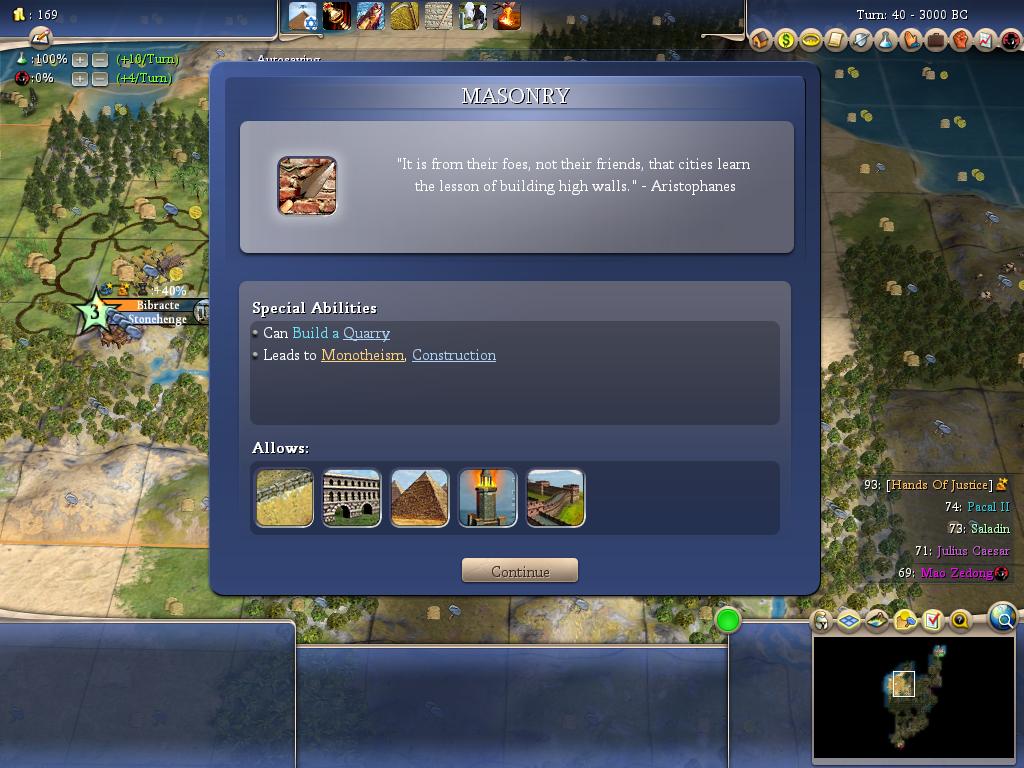This screenshot has height=768, width=1024.
Task: Open the finance advisor dollar icon
Action: tap(786, 40)
